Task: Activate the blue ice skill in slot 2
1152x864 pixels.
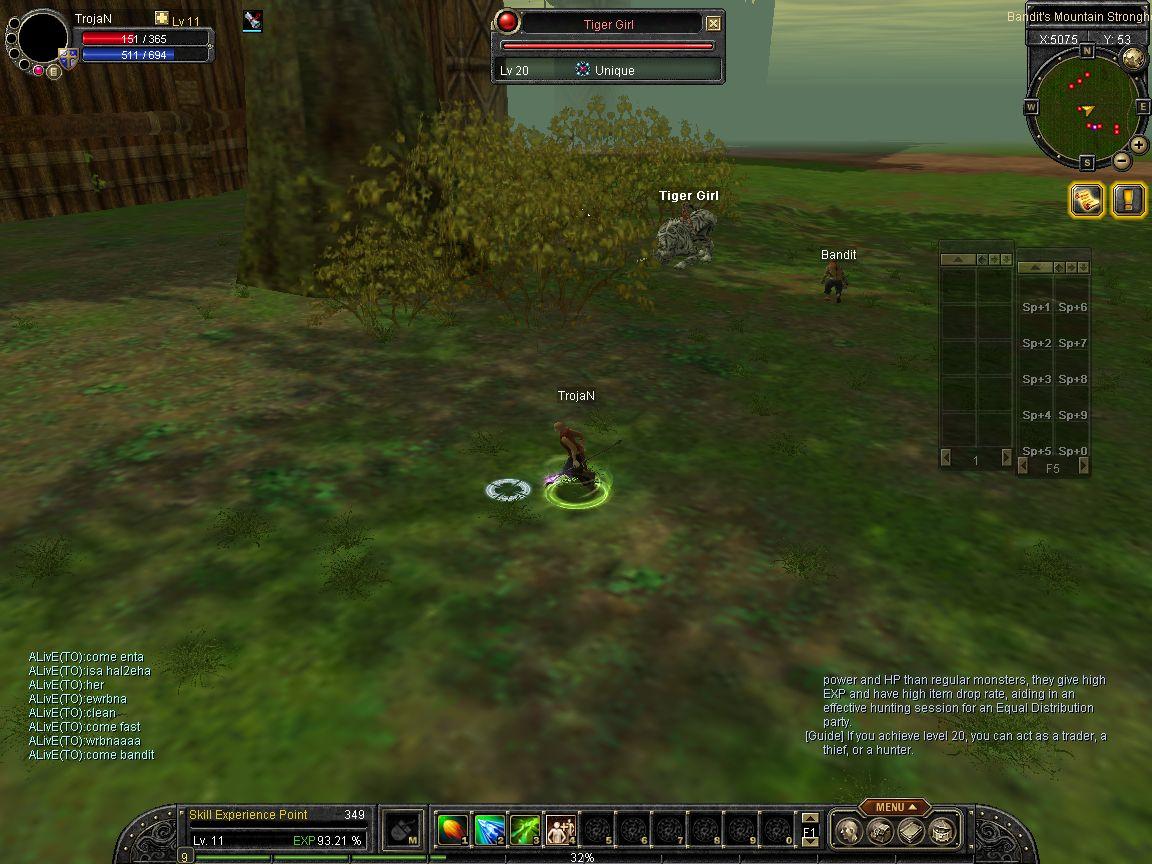Action: click(489, 830)
